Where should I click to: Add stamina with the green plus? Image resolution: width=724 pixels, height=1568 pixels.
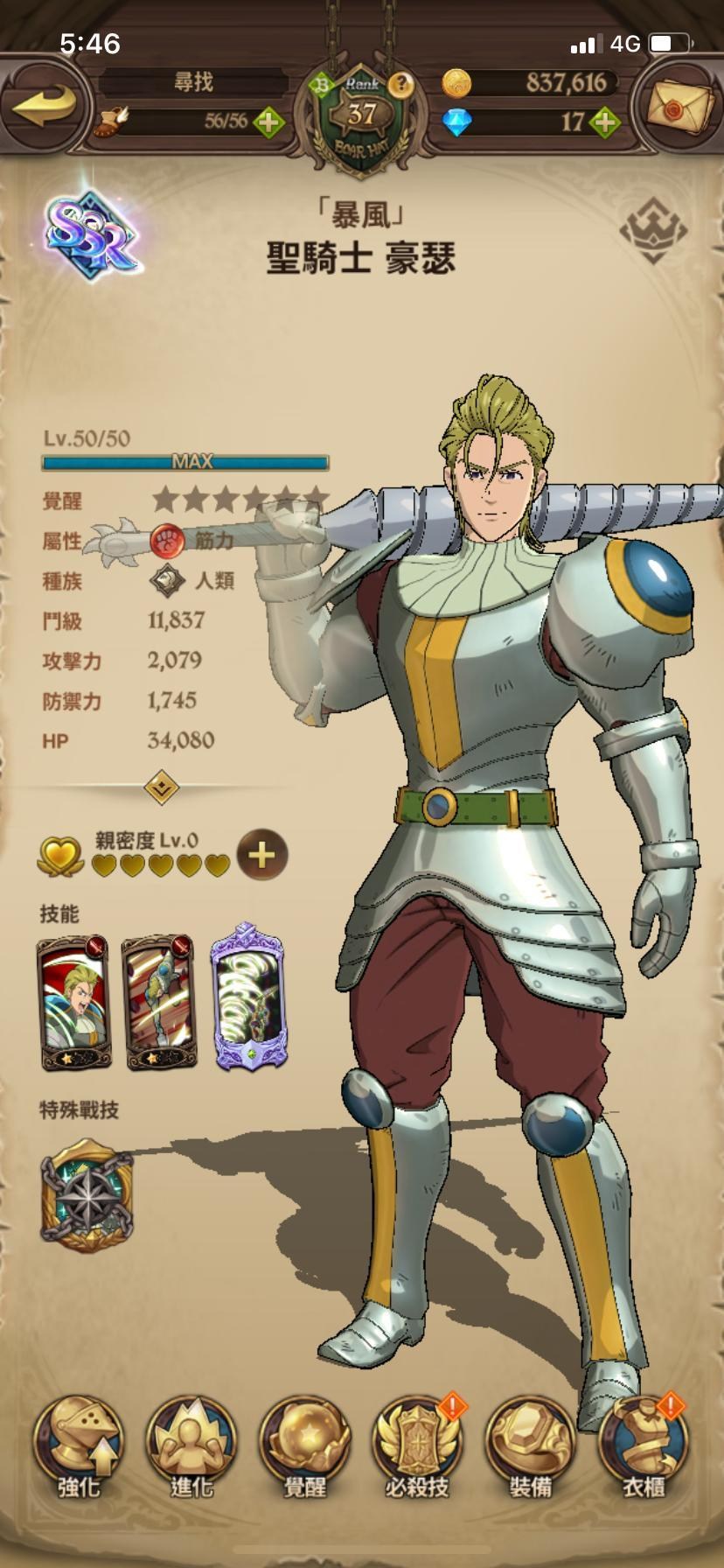coord(268,122)
